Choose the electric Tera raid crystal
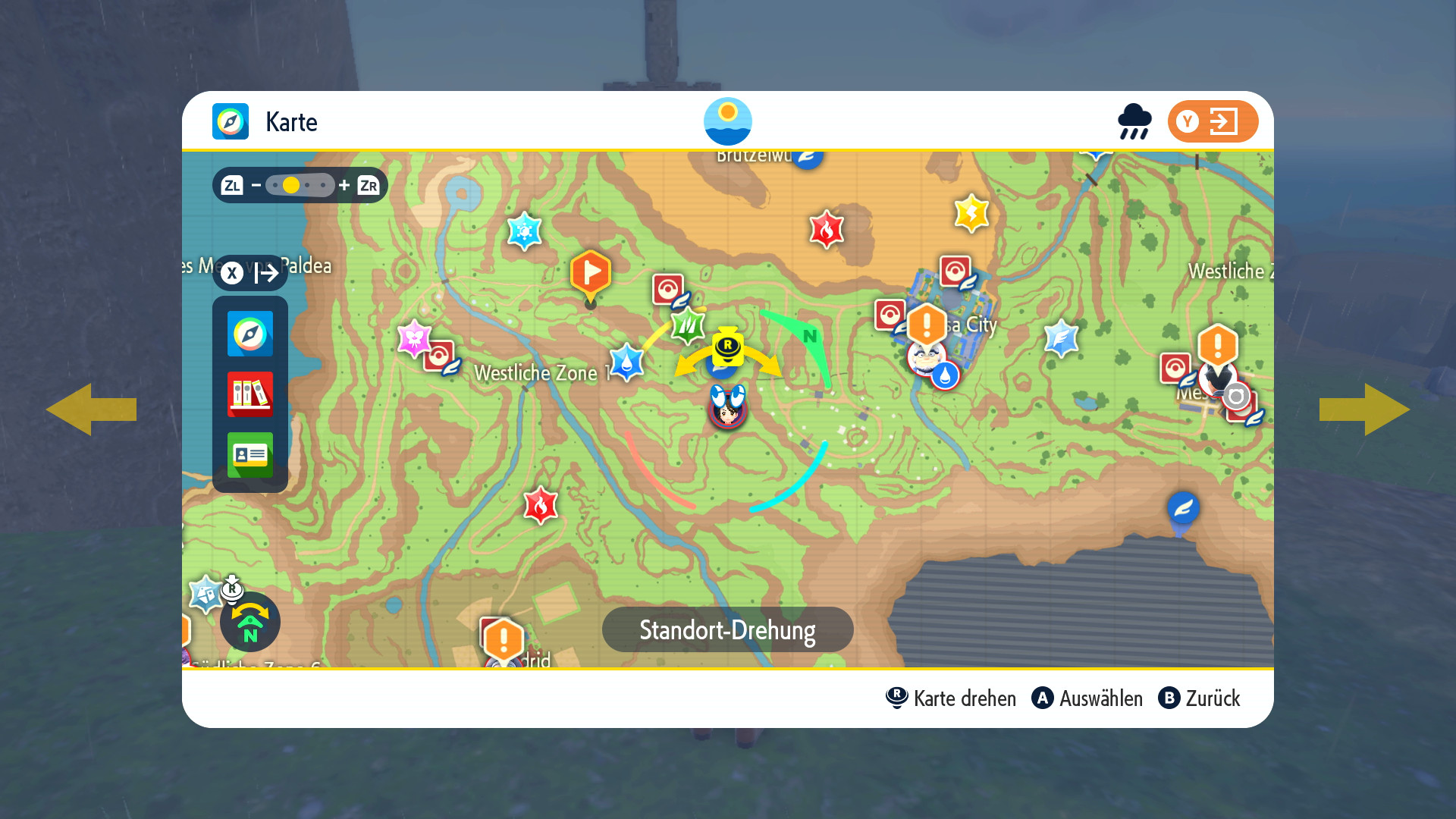 (971, 213)
